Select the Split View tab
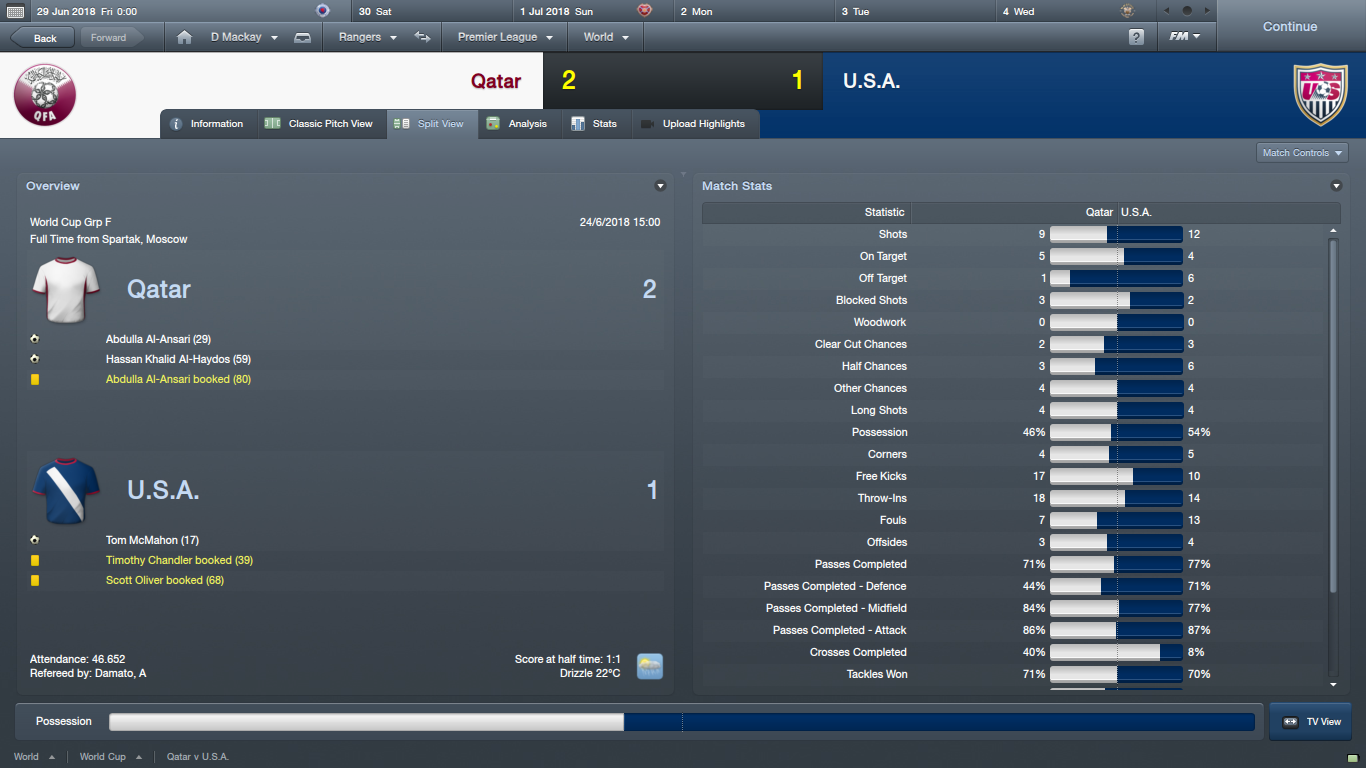Screen dimensions: 1366x768 431,124
